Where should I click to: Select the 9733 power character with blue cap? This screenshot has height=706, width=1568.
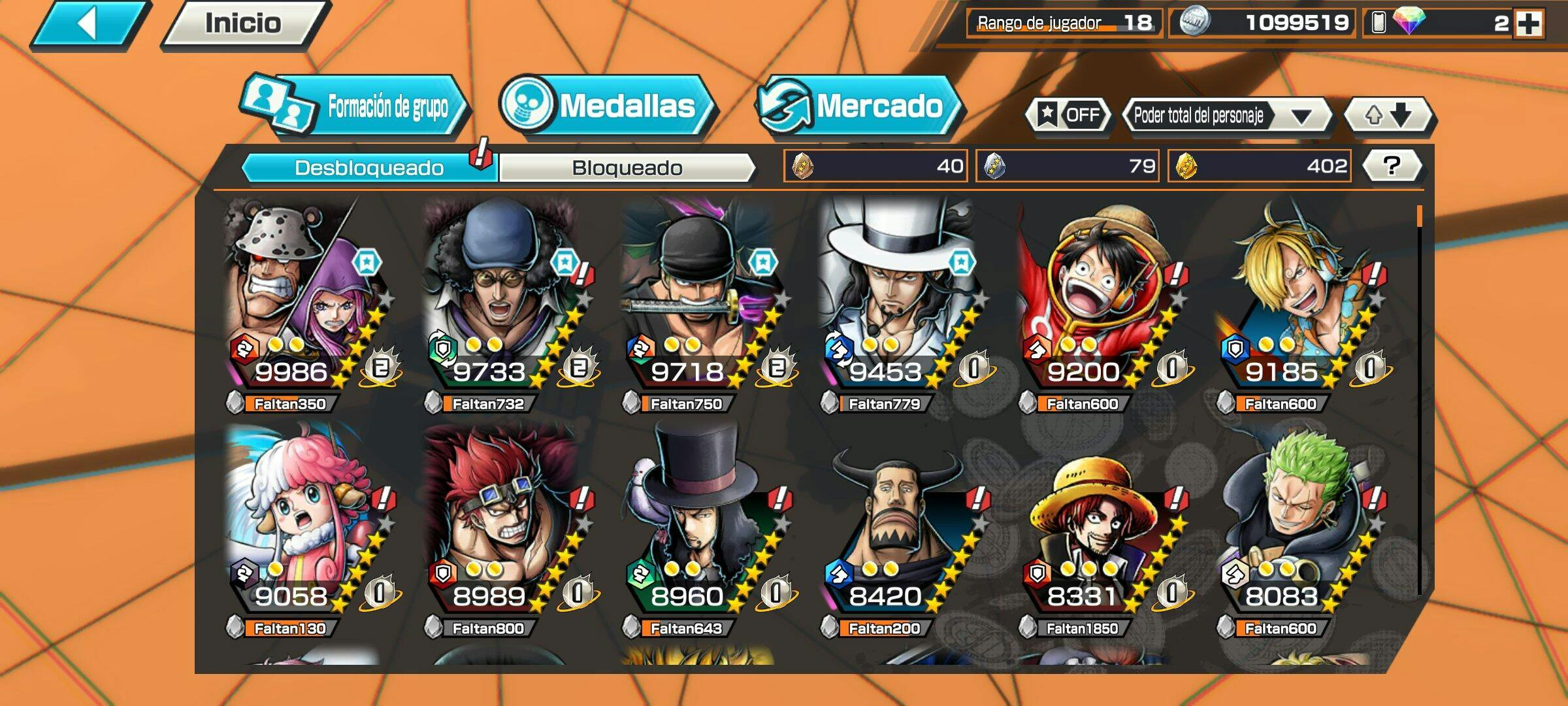point(502,301)
